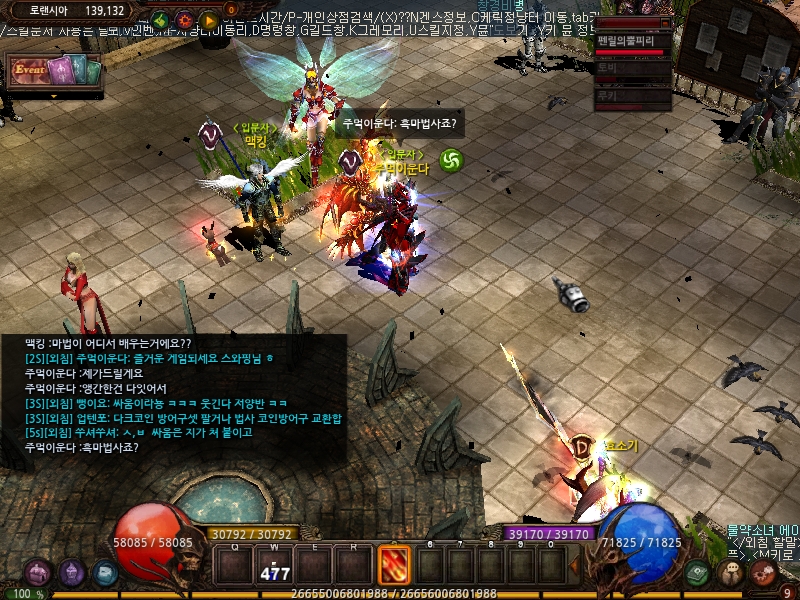Select the green swirl icon beside player name
Screen dimensions: 800x600
click(x=452, y=160)
